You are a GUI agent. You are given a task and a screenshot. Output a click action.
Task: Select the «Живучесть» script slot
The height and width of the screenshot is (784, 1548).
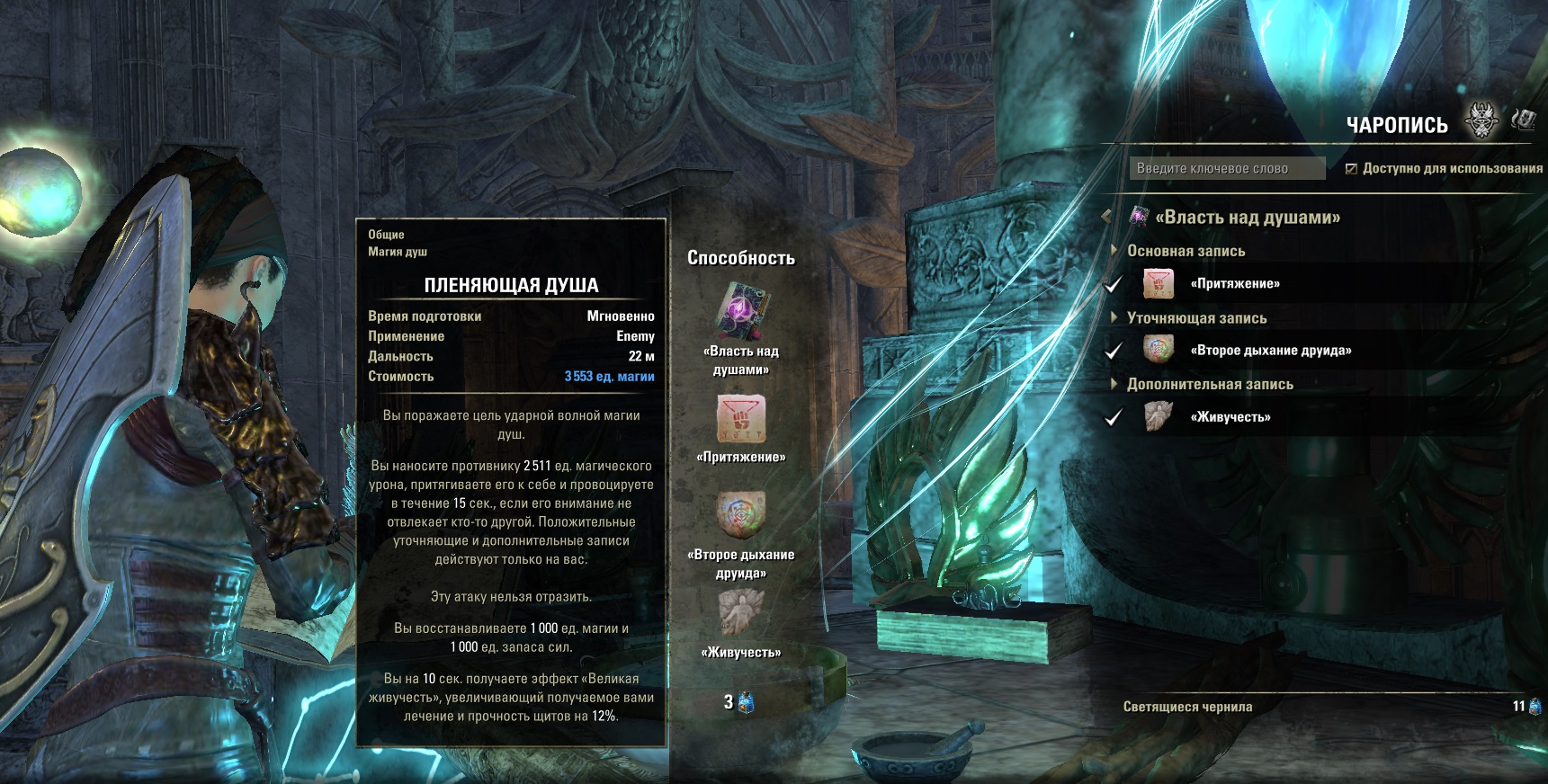(x=741, y=613)
